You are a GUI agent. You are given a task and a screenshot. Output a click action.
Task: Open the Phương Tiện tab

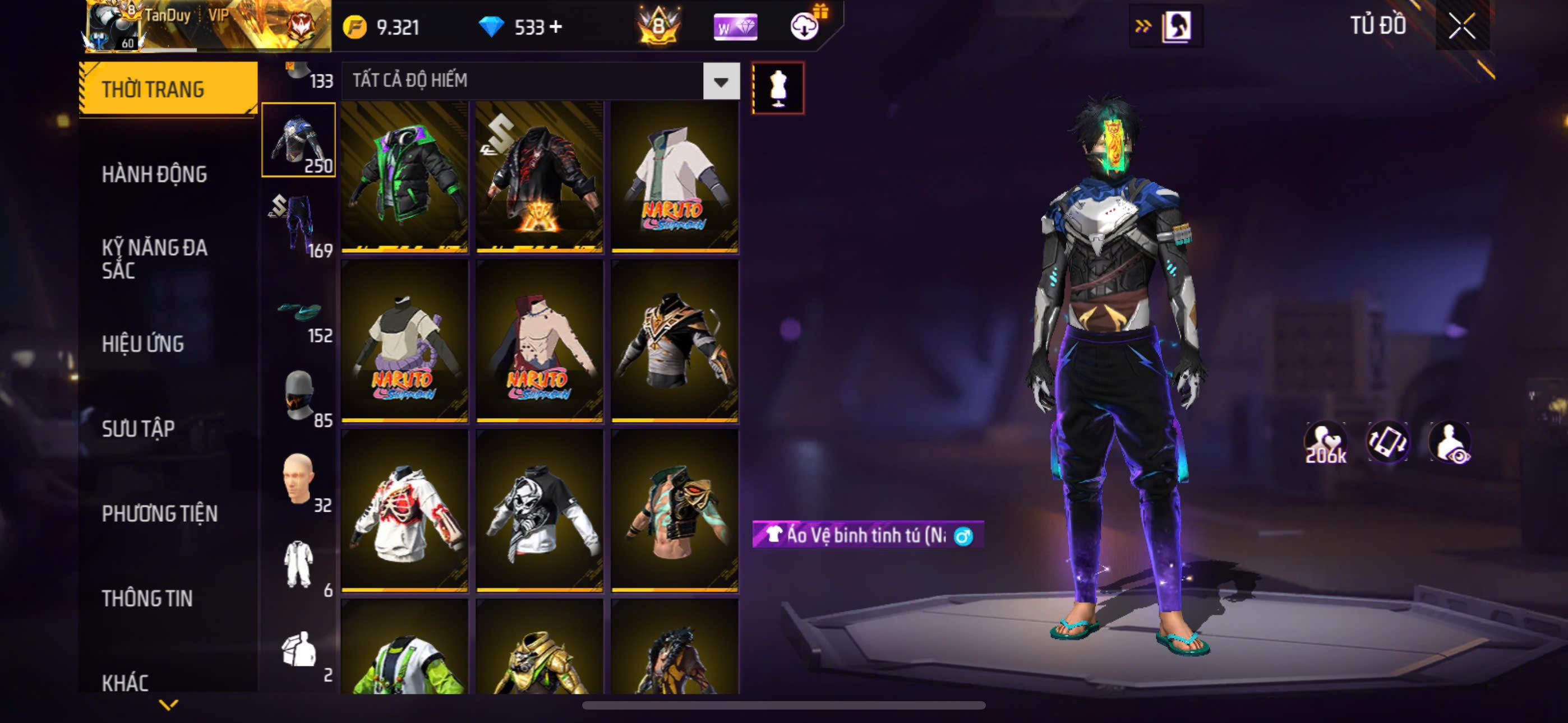click(159, 513)
